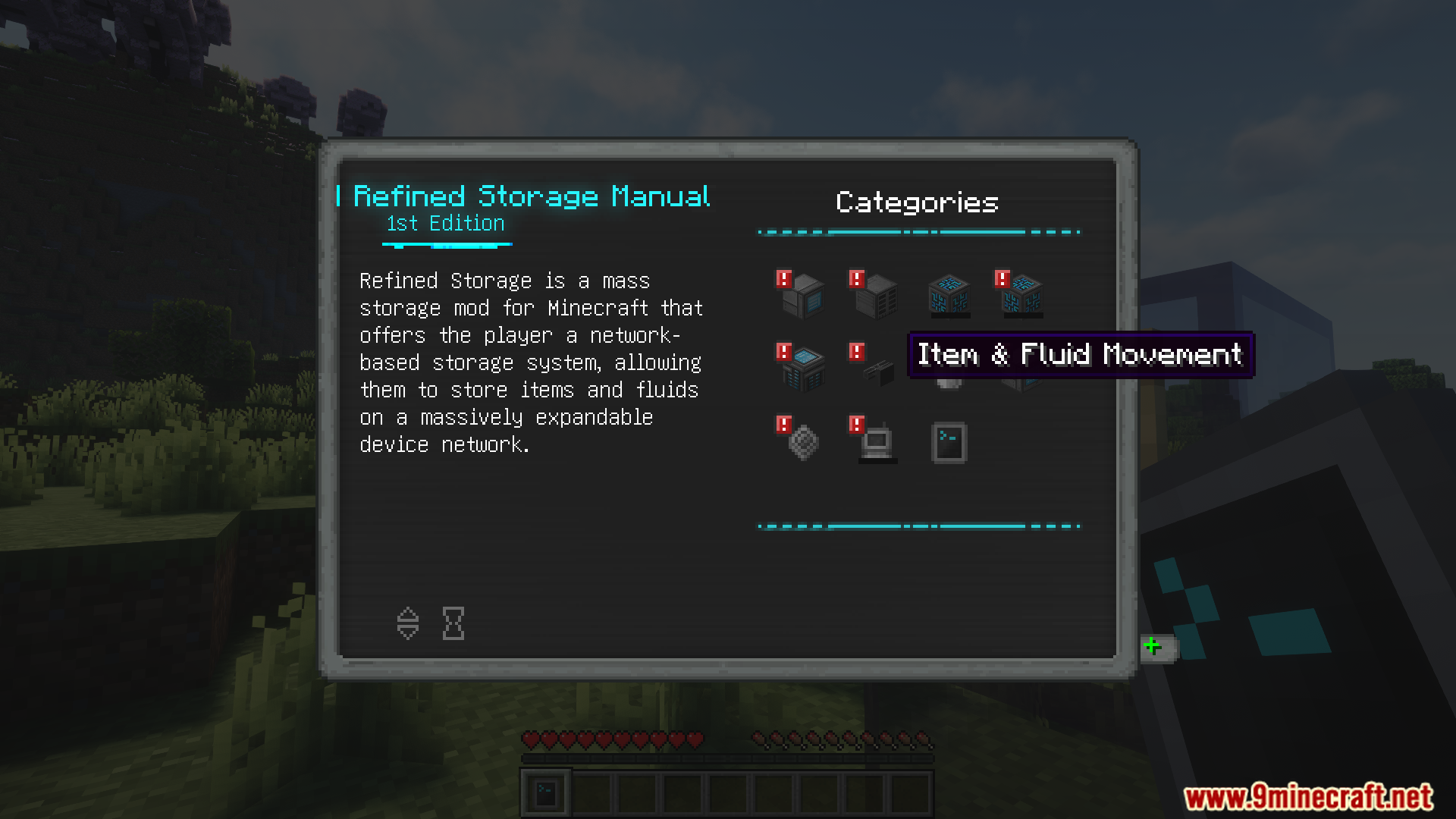The height and width of the screenshot is (819, 1456).
Task: Open the blue-topped grid block category
Action: point(802,369)
